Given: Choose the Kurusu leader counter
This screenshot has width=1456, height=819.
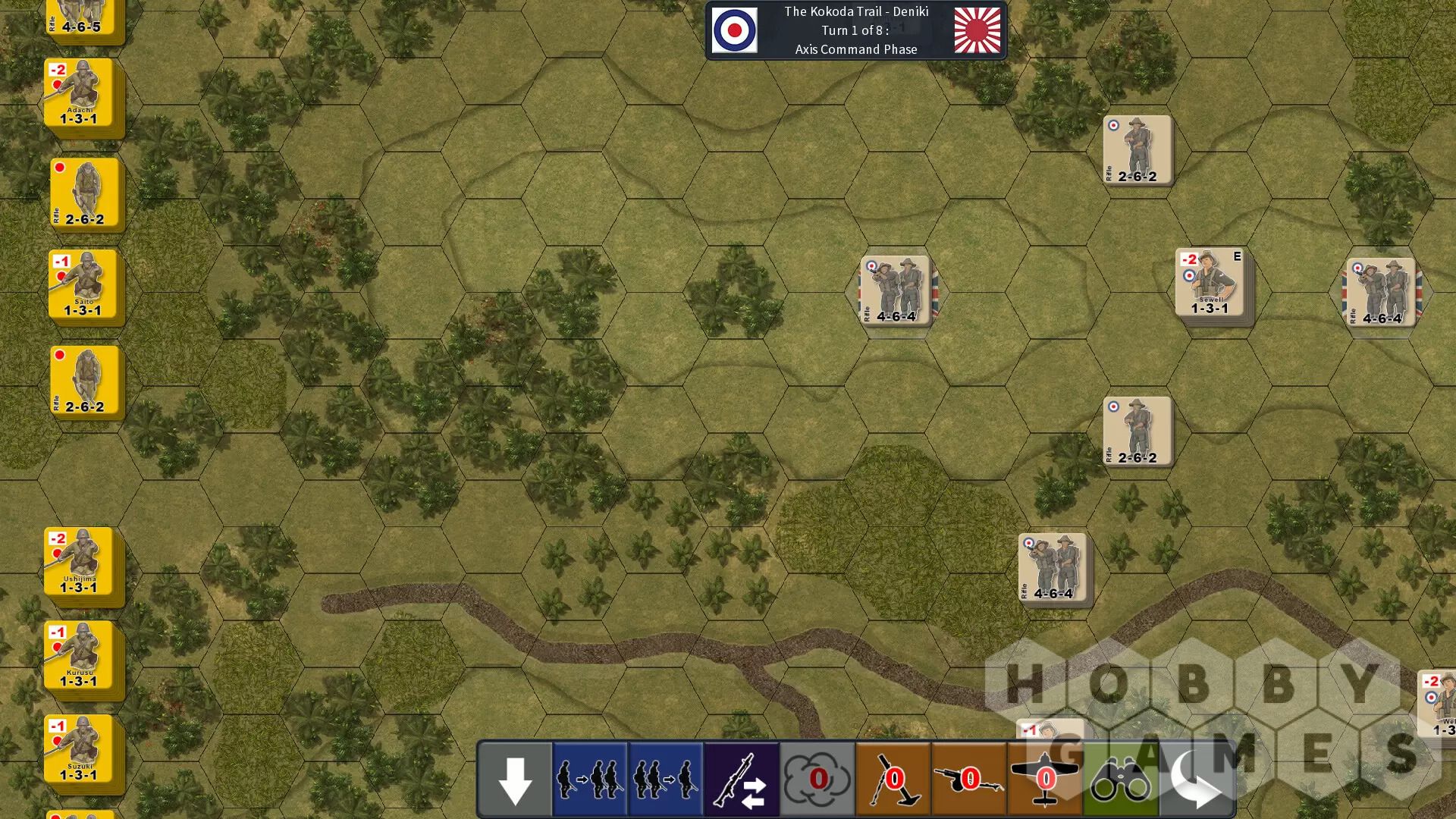Looking at the screenshot, I should [x=79, y=656].
